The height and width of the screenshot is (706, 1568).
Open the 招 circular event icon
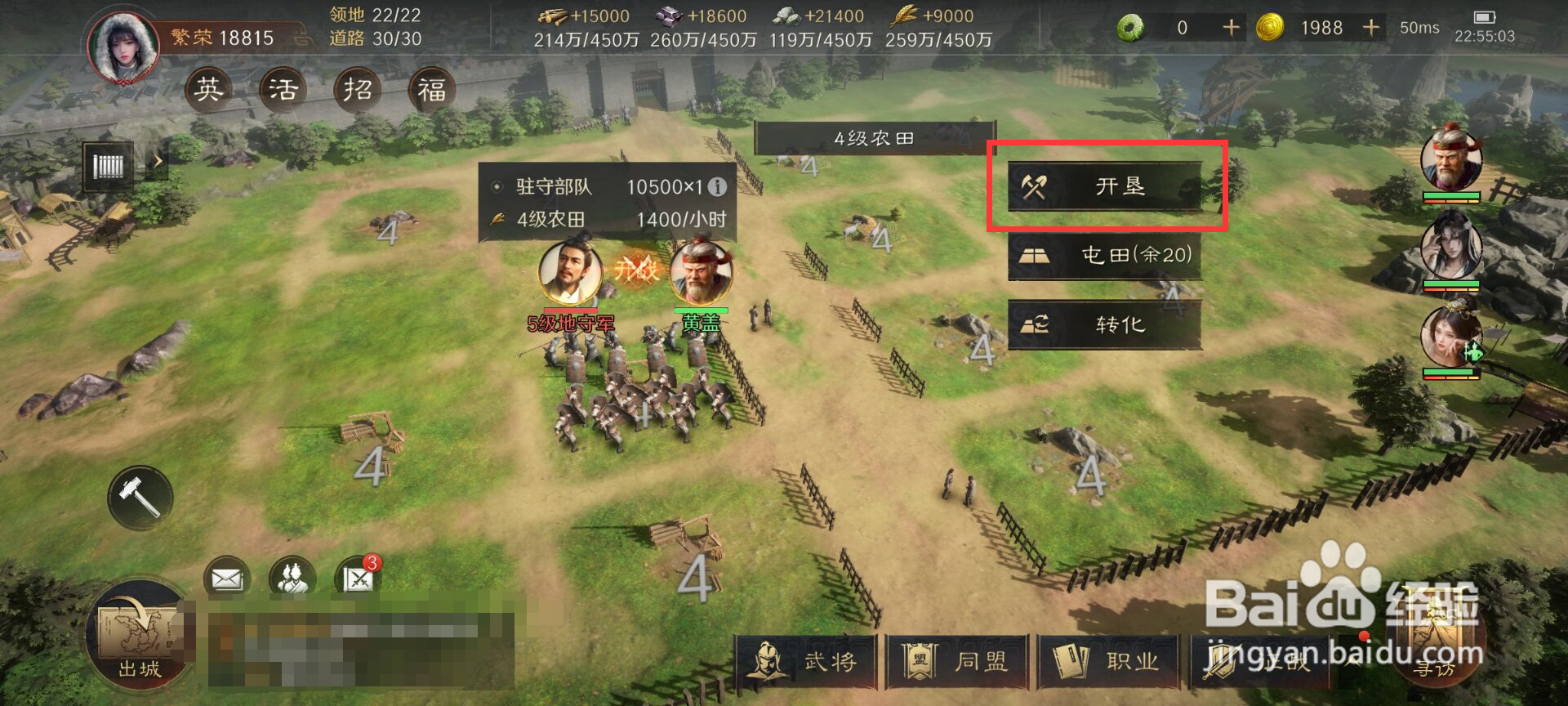tap(358, 89)
